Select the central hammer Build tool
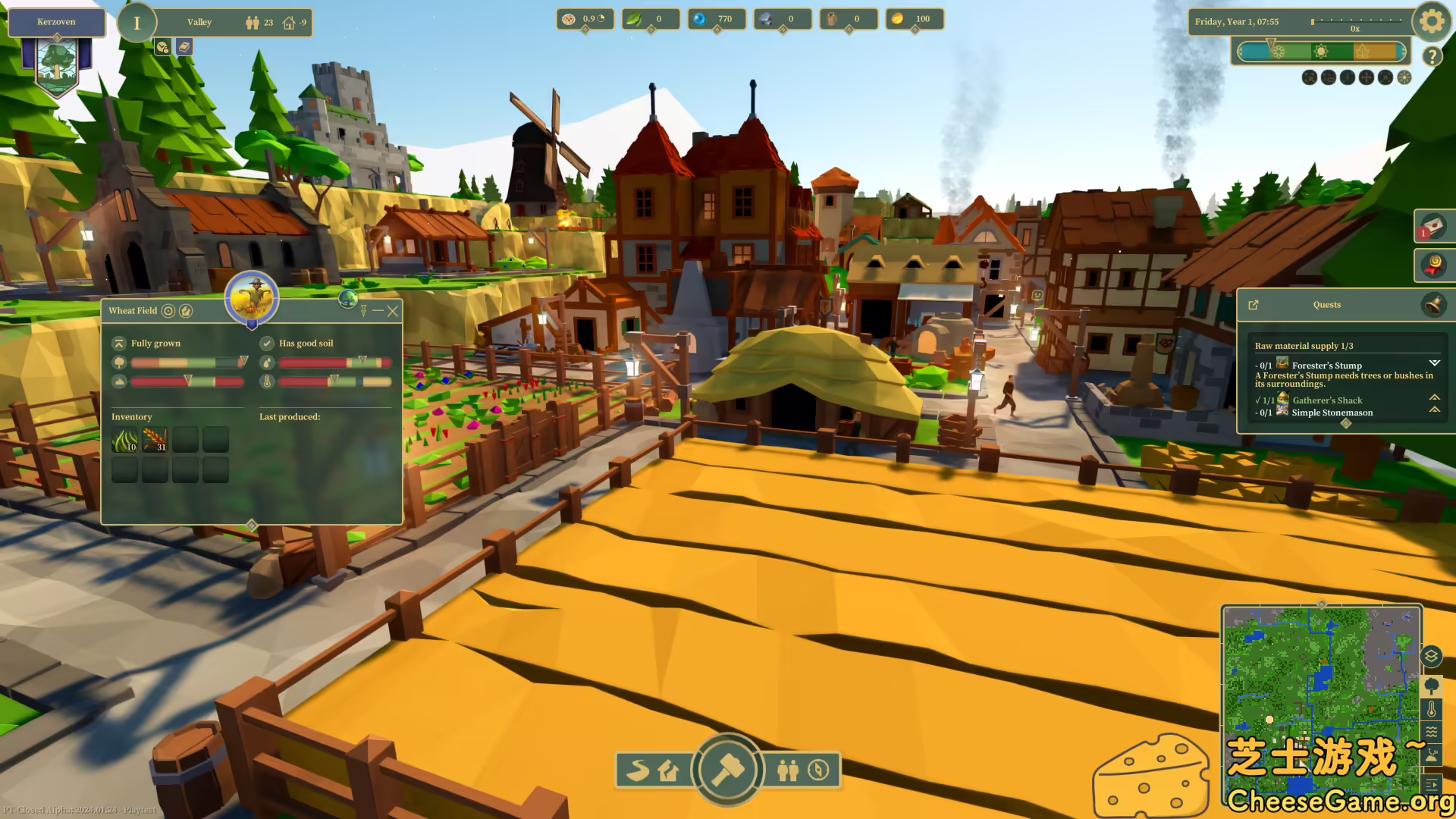 click(726, 770)
